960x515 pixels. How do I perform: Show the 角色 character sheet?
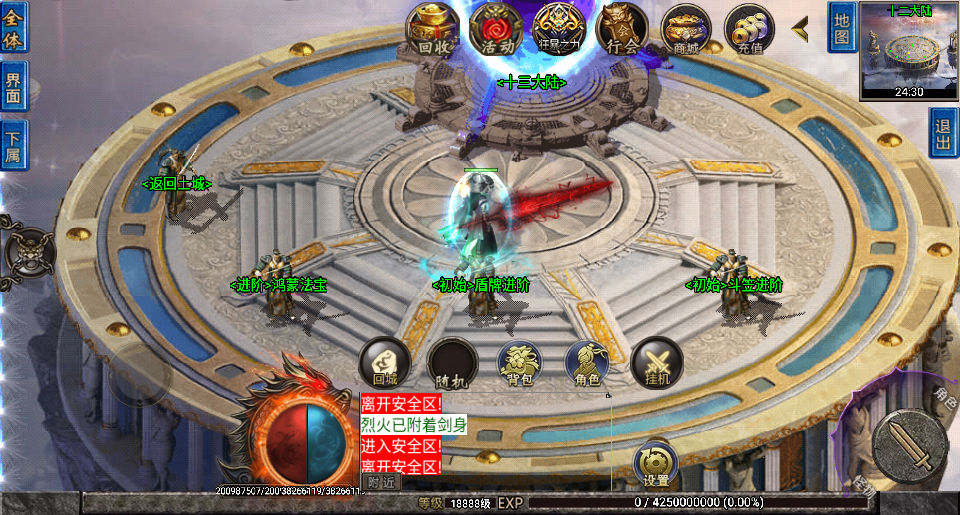pos(587,362)
